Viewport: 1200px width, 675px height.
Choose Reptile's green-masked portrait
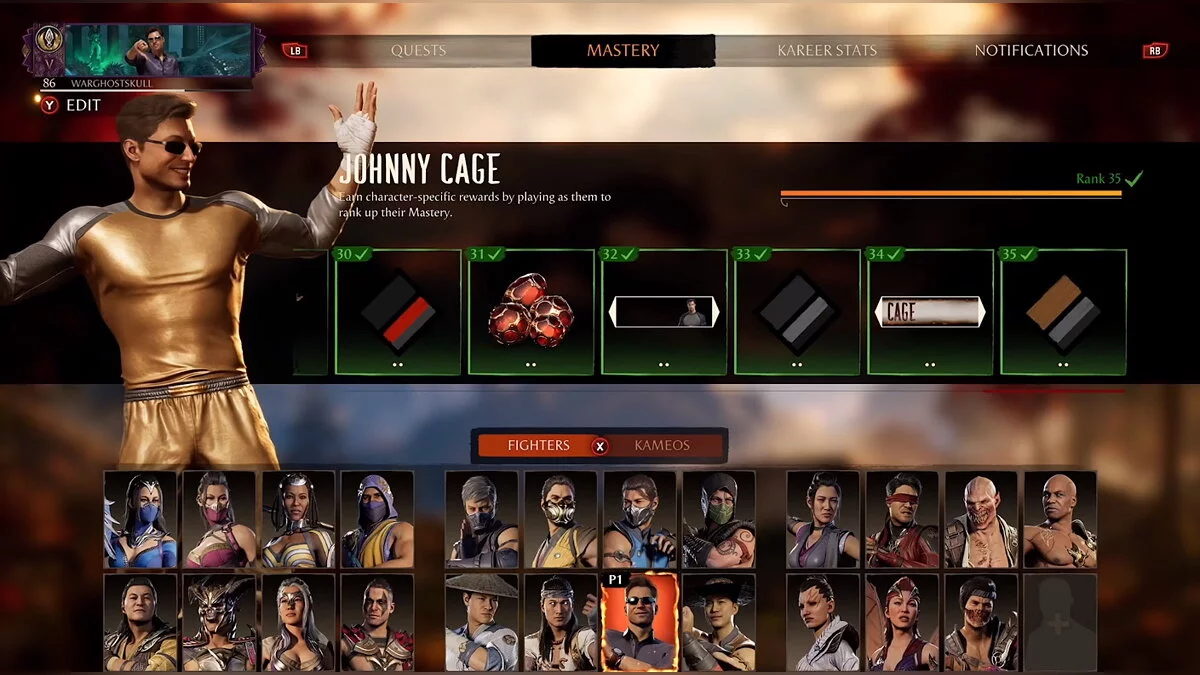click(x=719, y=520)
